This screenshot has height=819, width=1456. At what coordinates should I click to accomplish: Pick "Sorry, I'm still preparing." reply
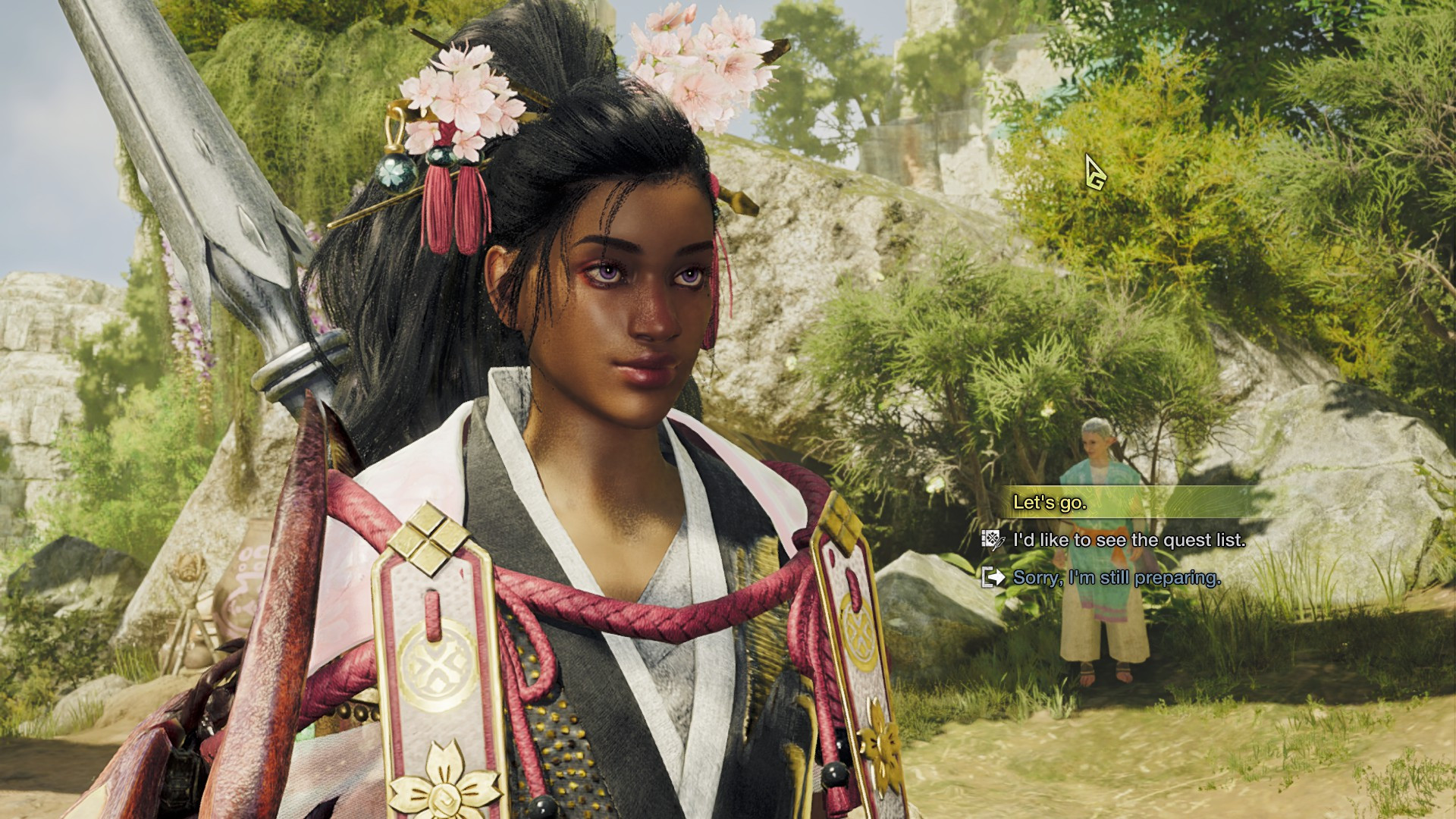coord(1116,578)
